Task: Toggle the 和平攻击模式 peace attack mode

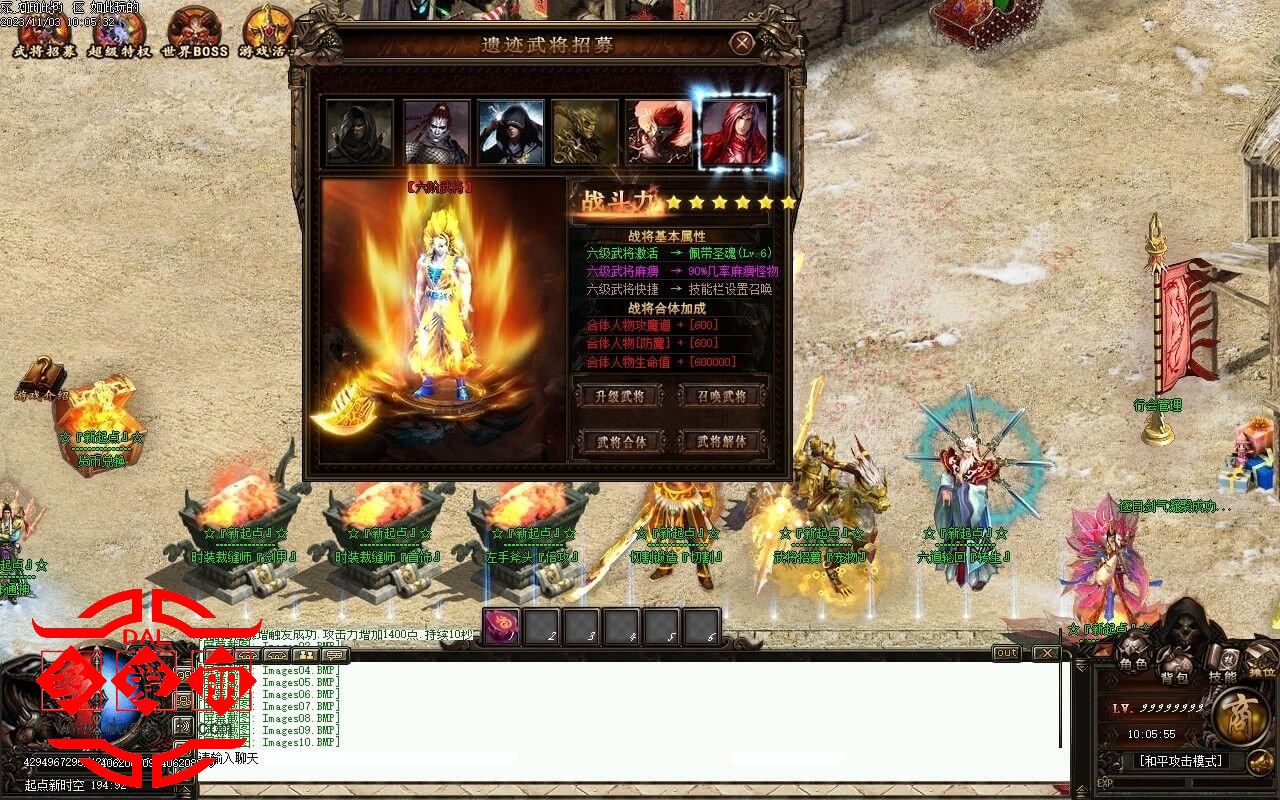Action: pyautogui.click(x=1180, y=760)
